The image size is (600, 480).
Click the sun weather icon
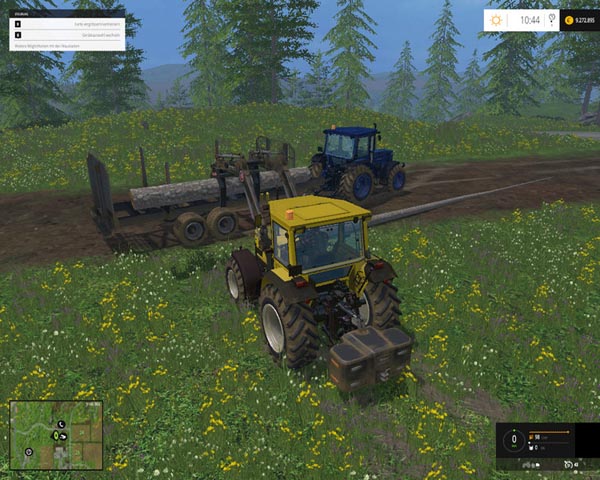tap(497, 19)
